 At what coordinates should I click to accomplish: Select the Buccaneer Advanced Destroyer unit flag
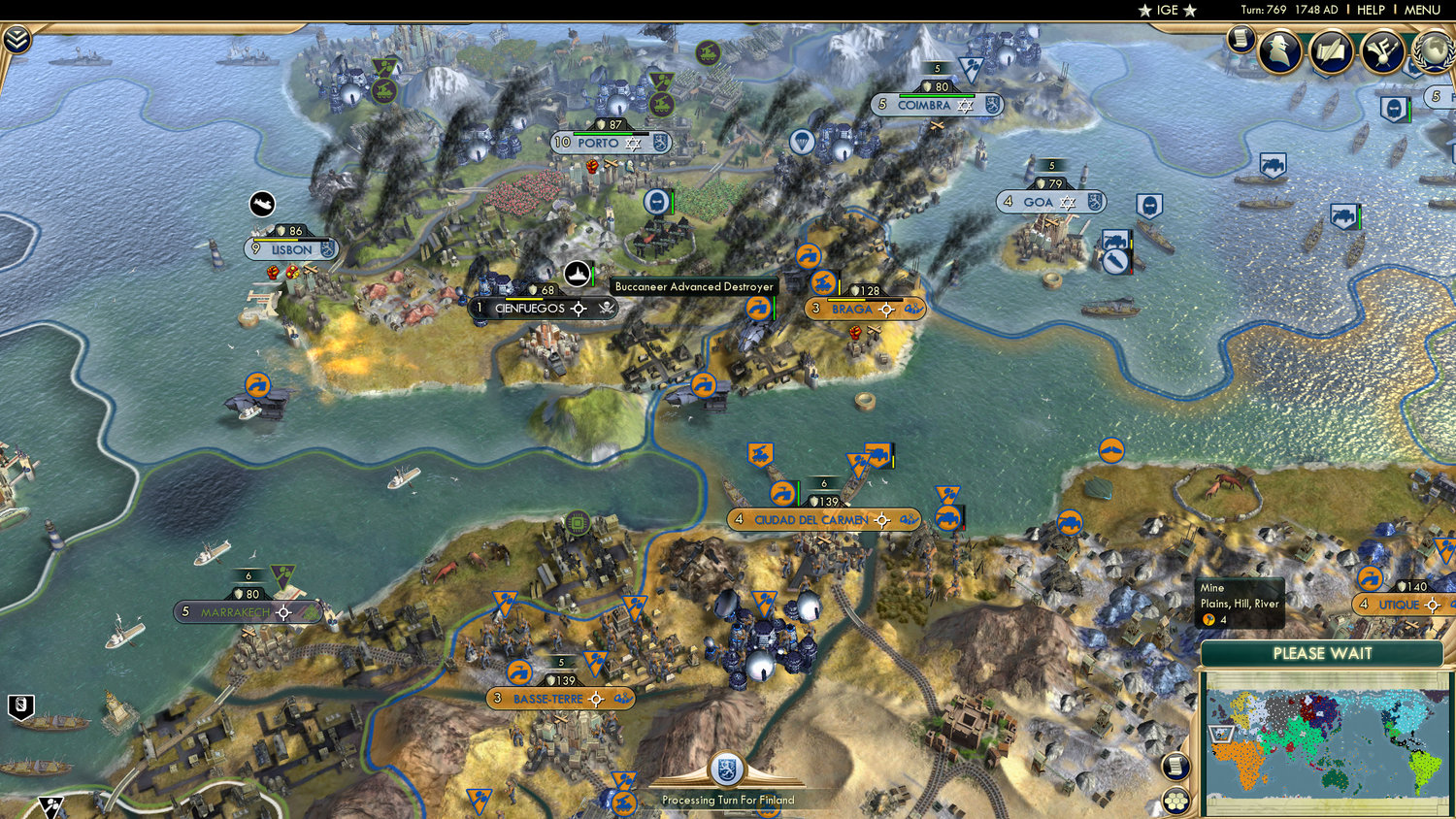click(579, 273)
